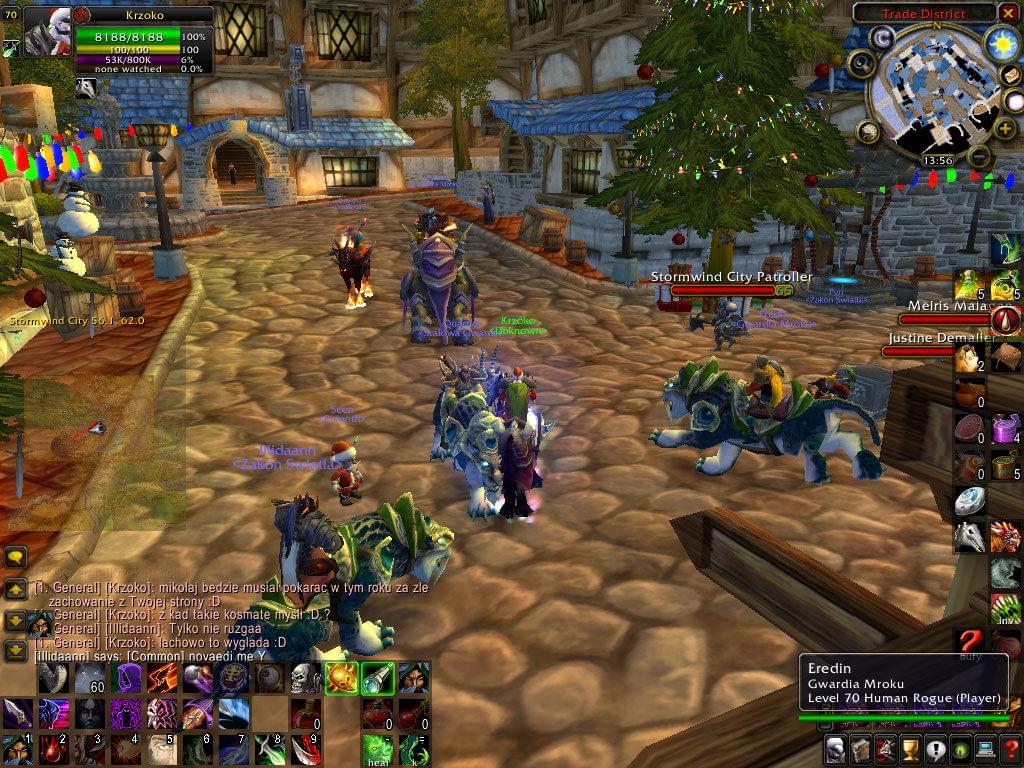
Task: Open the chat menu speech bubble button
Action: [x=15, y=558]
